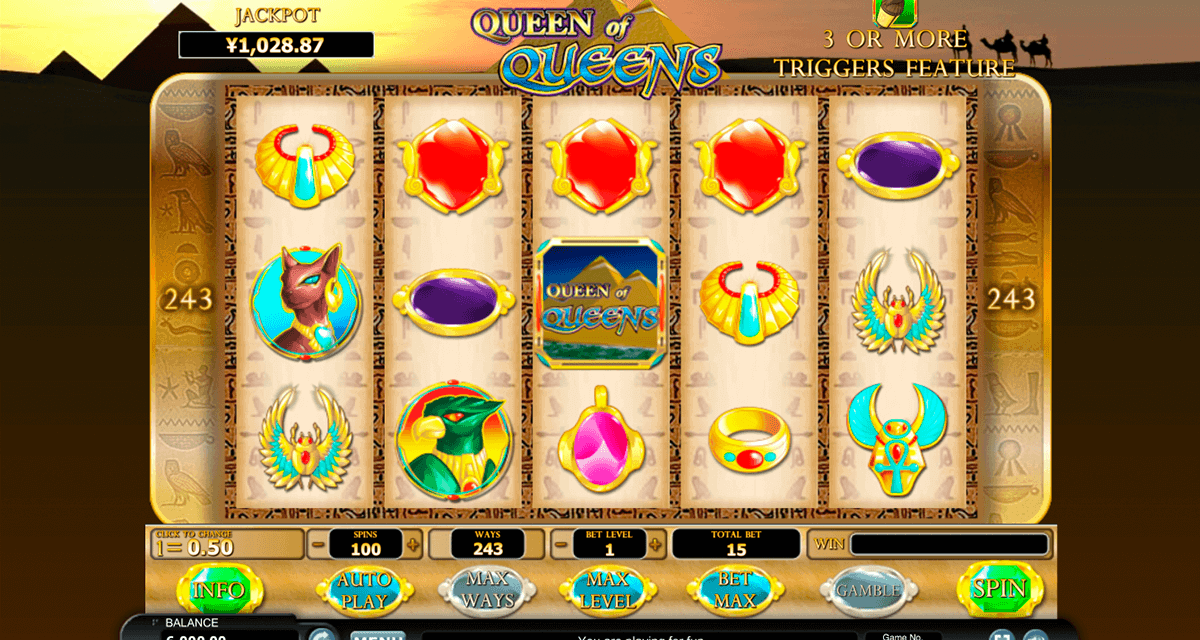This screenshot has height=640, width=1200.
Task: Increase the number of auto spins
Action: click(x=413, y=545)
